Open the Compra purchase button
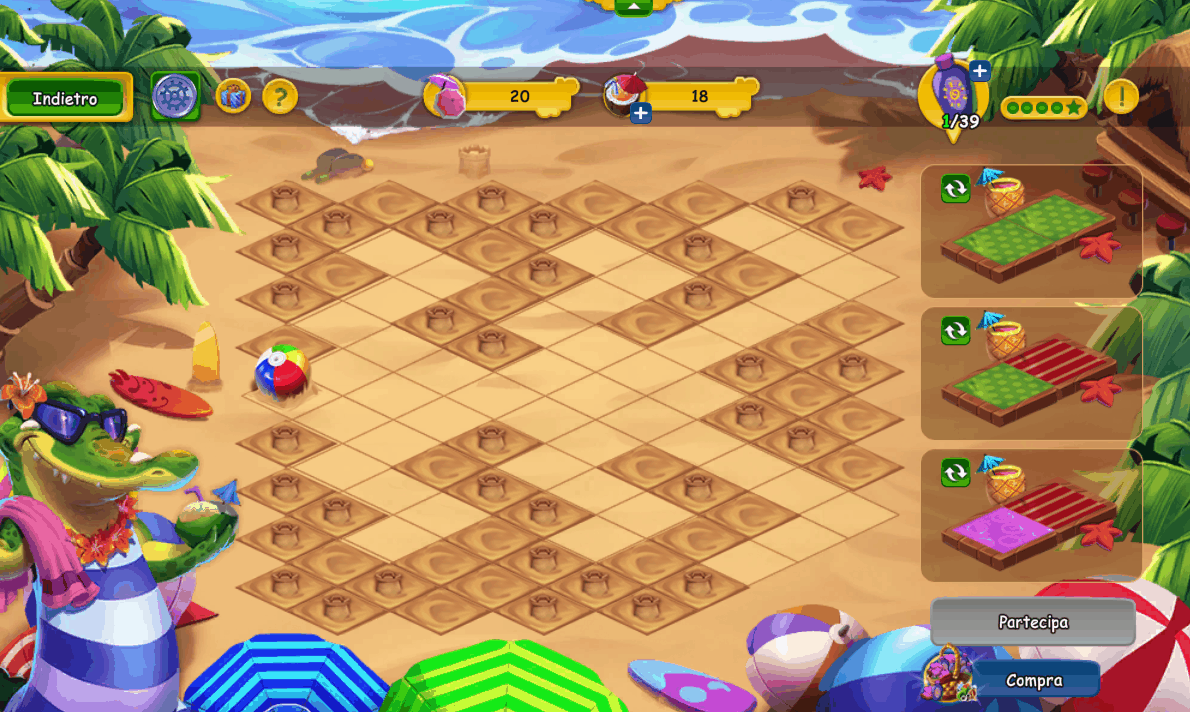 (x=1035, y=680)
